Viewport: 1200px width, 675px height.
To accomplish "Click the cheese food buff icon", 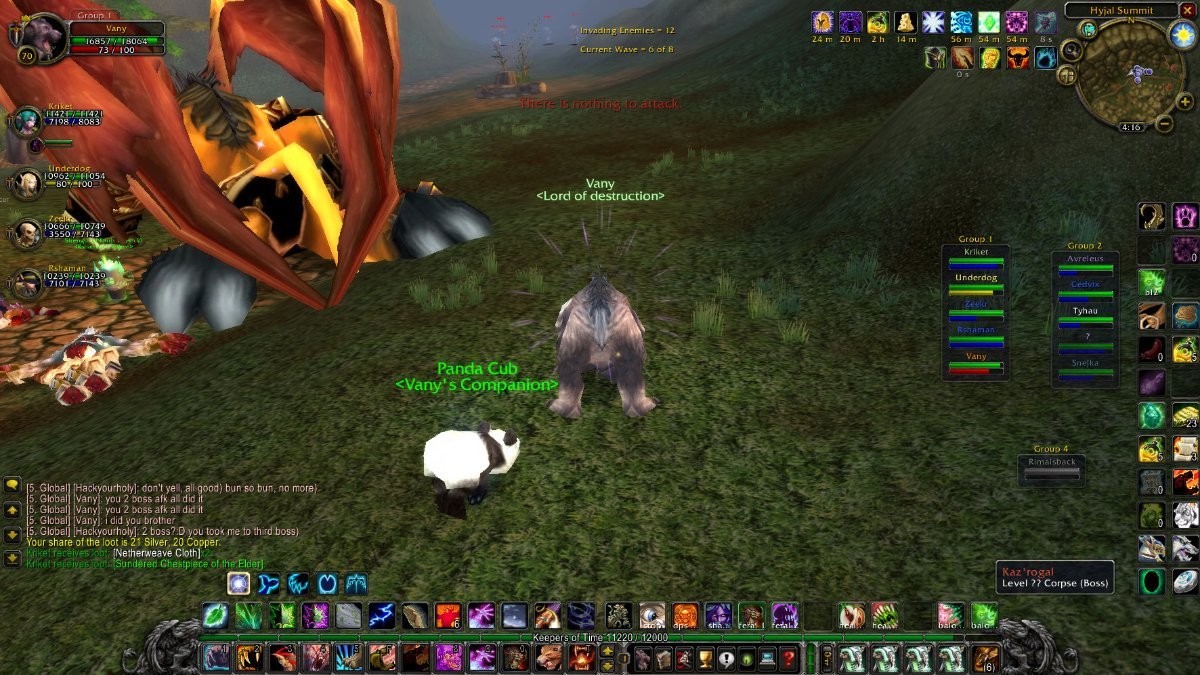I will click(x=906, y=23).
